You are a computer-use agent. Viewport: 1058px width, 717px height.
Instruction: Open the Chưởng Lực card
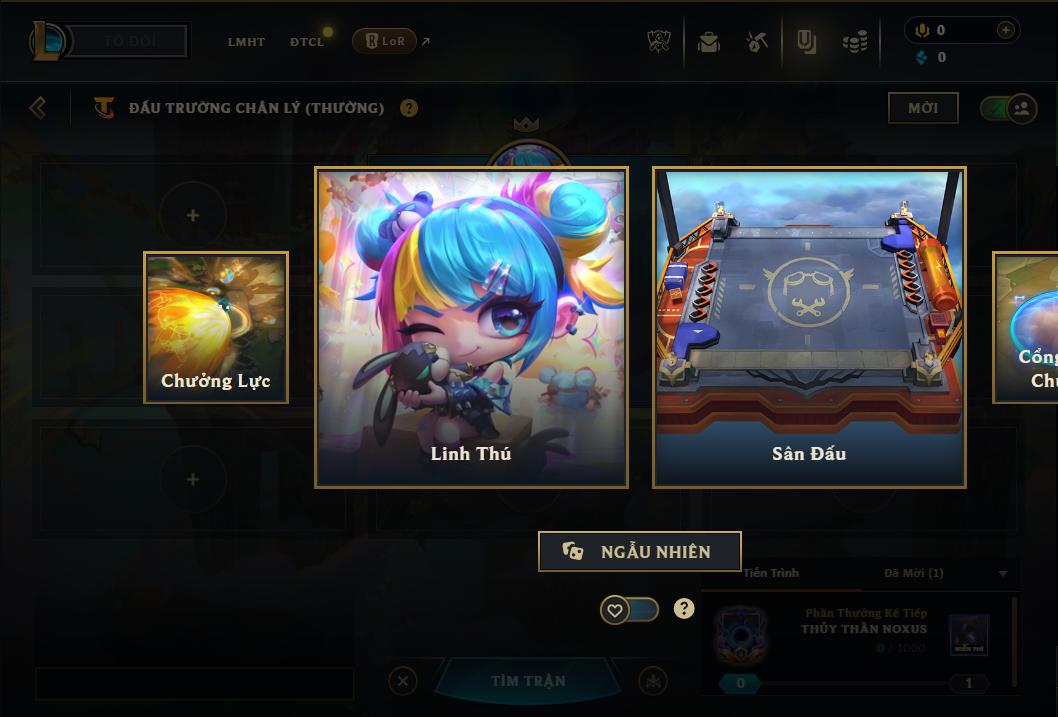tap(216, 327)
